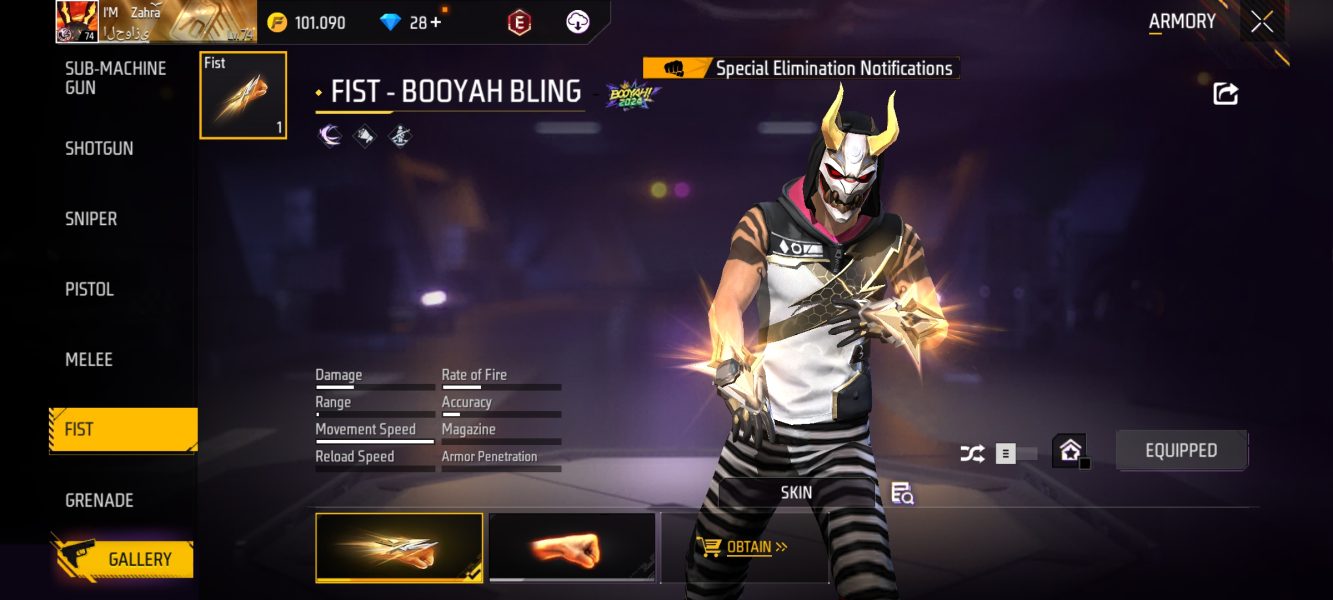Close the Armory screen
The height and width of the screenshot is (600, 1333).
click(1262, 22)
